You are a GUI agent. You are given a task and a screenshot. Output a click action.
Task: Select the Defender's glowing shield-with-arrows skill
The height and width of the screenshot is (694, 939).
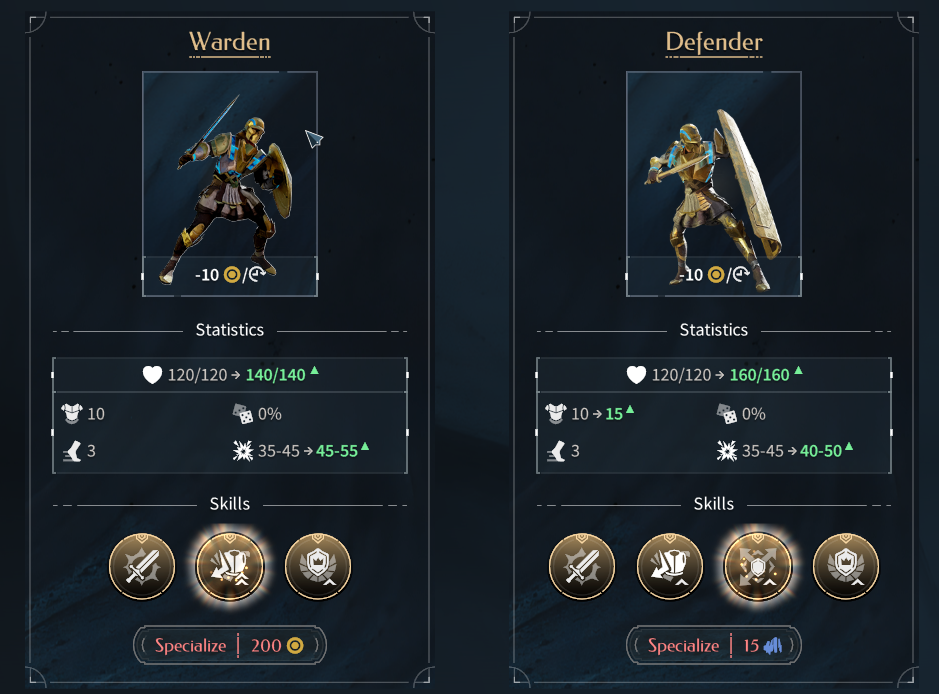758,567
